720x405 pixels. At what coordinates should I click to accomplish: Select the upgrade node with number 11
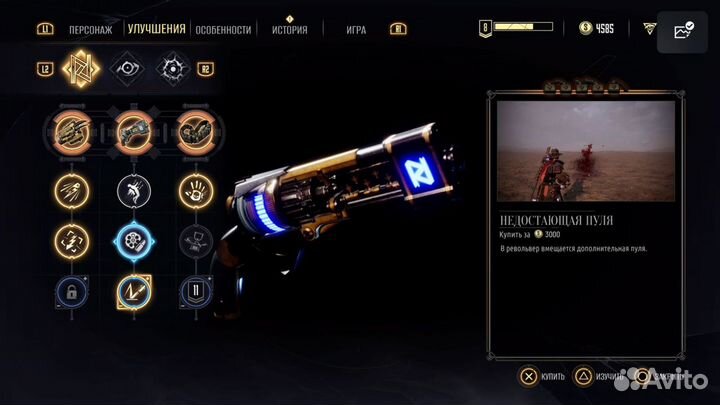click(x=194, y=292)
